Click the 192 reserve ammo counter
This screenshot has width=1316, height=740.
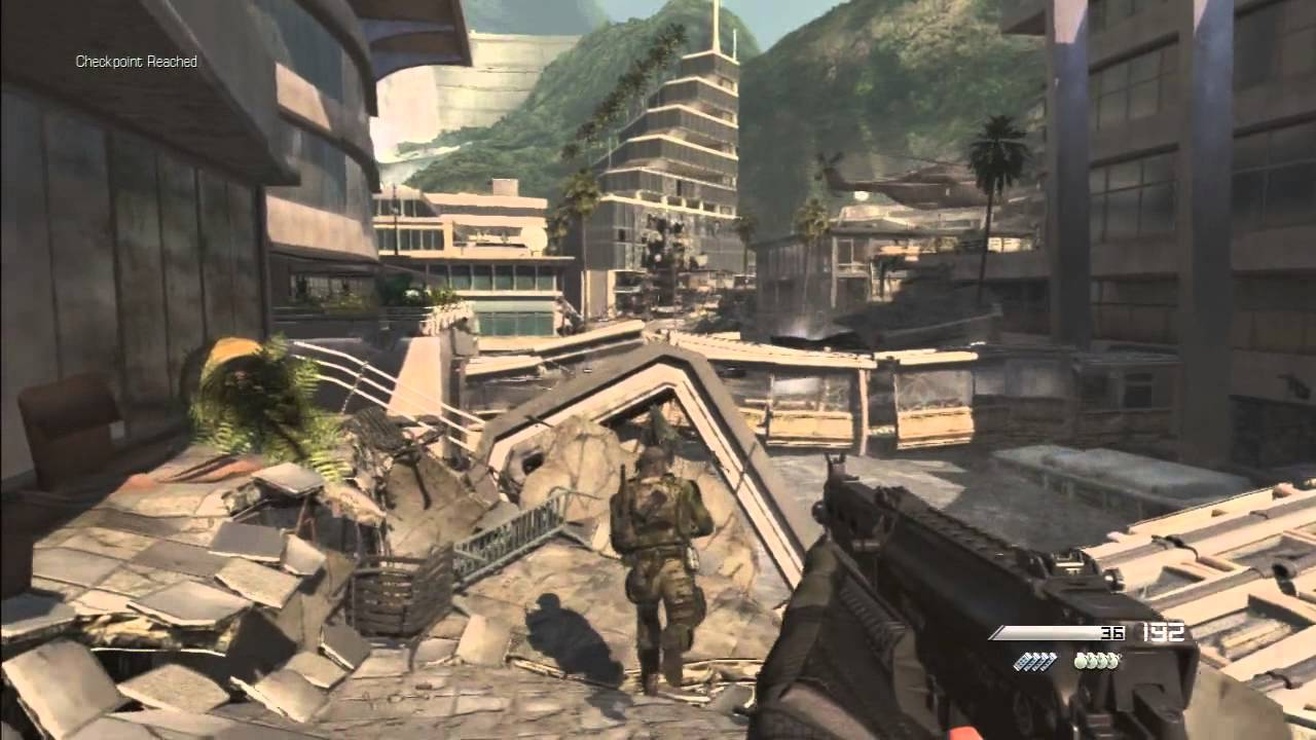point(1163,631)
